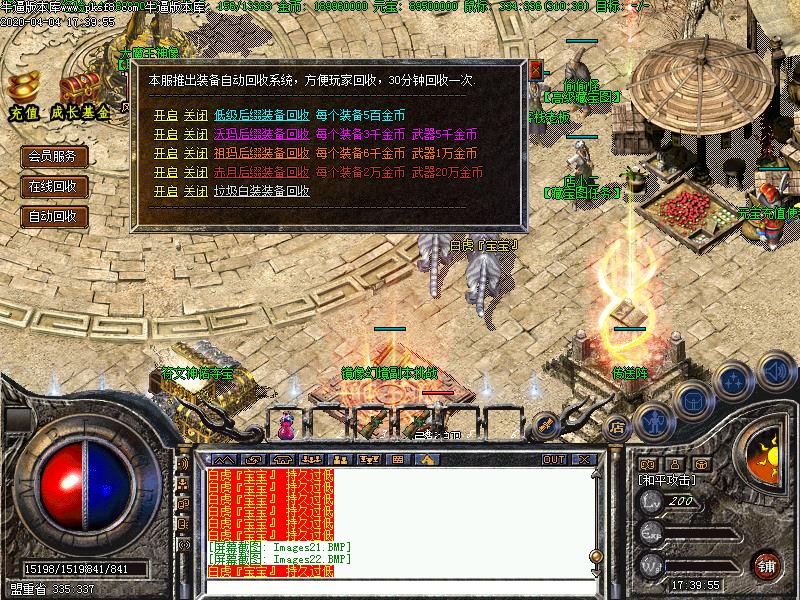Open the 会员服务 member services button

click(x=54, y=156)
